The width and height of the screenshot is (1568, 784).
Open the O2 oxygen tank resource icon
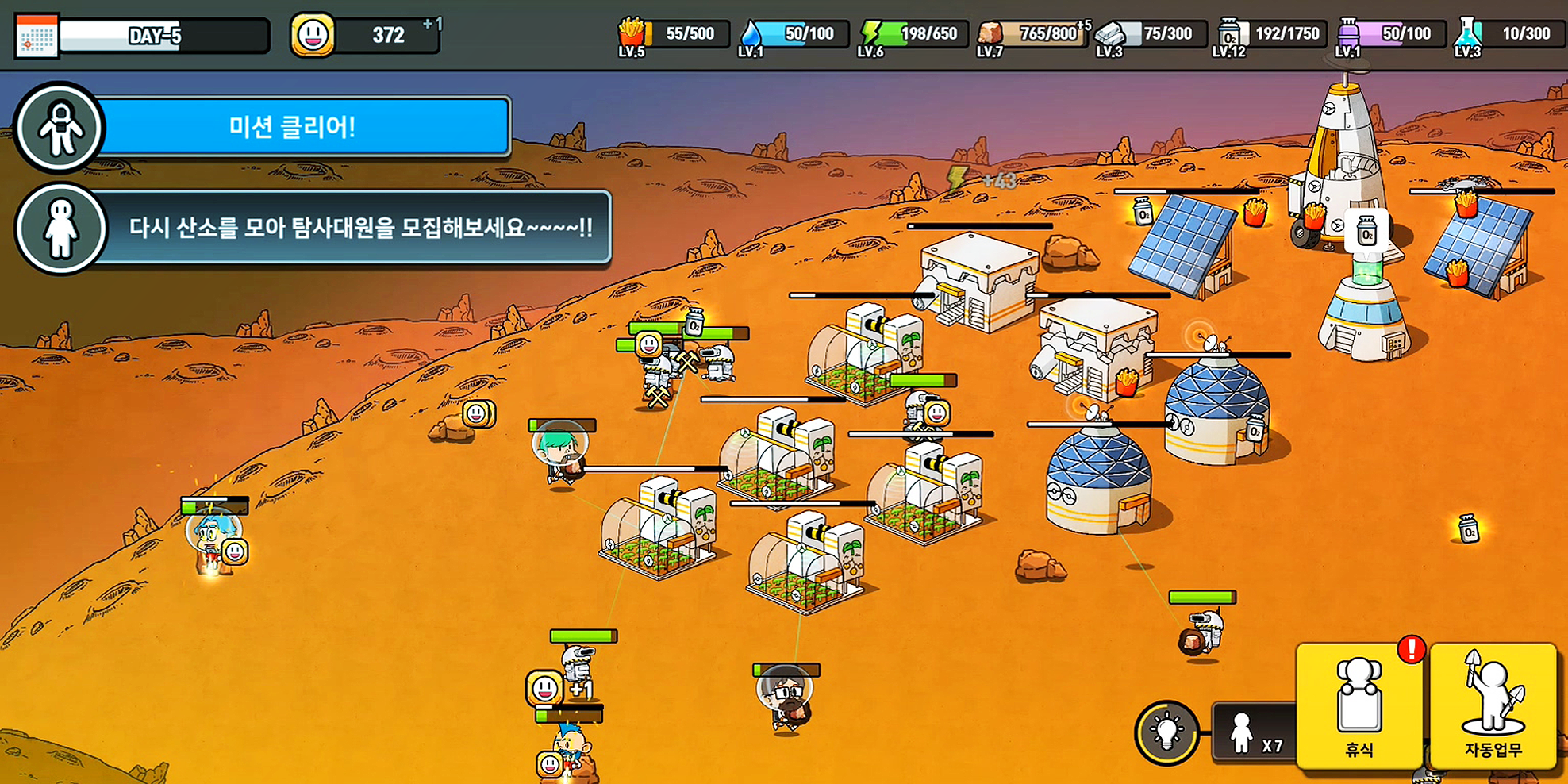[1229, 34]
